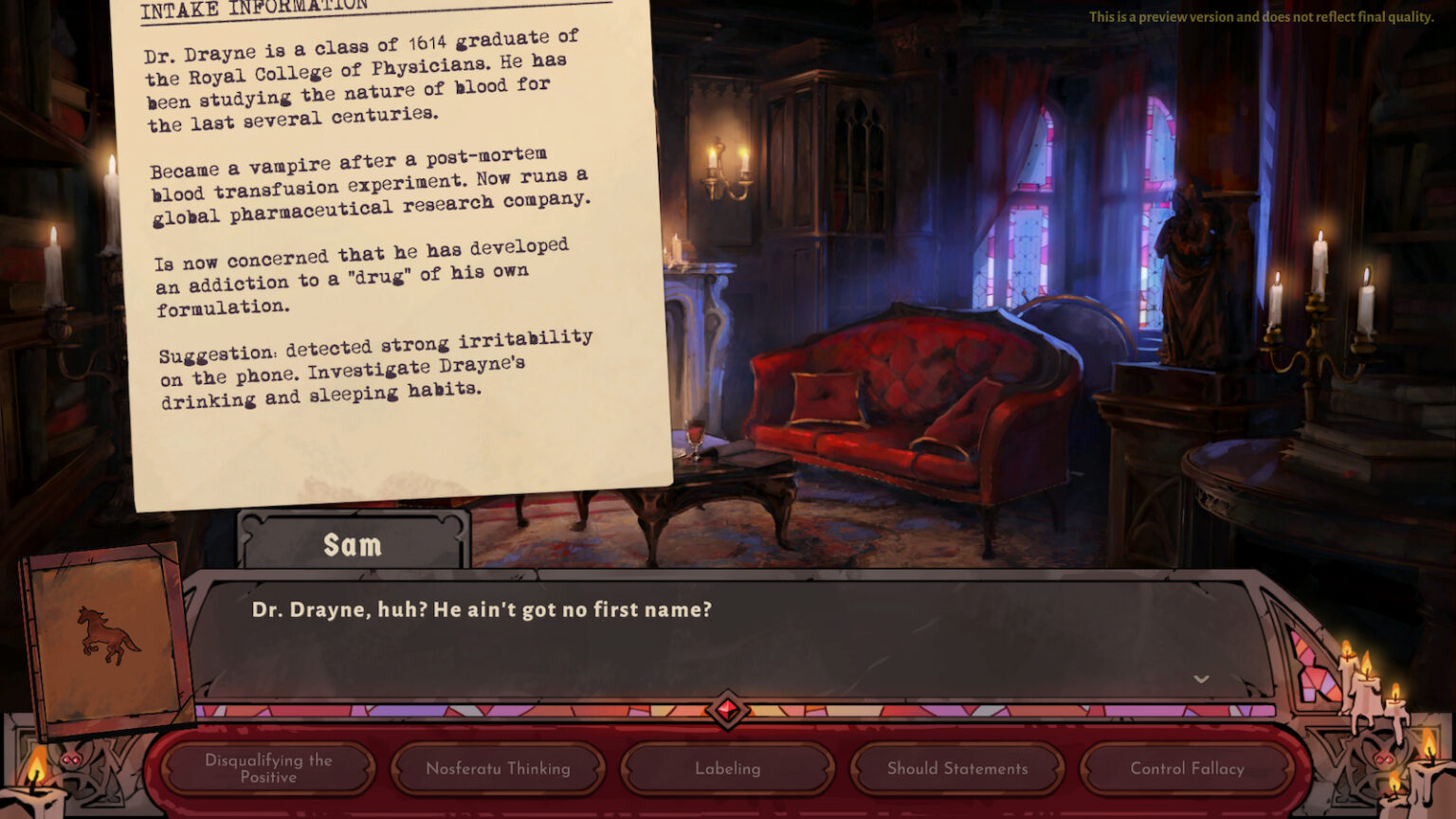Select the Labeling cognitive distortion
Viewport: 1456px width, 819px height.
click(x=727, y=769)
